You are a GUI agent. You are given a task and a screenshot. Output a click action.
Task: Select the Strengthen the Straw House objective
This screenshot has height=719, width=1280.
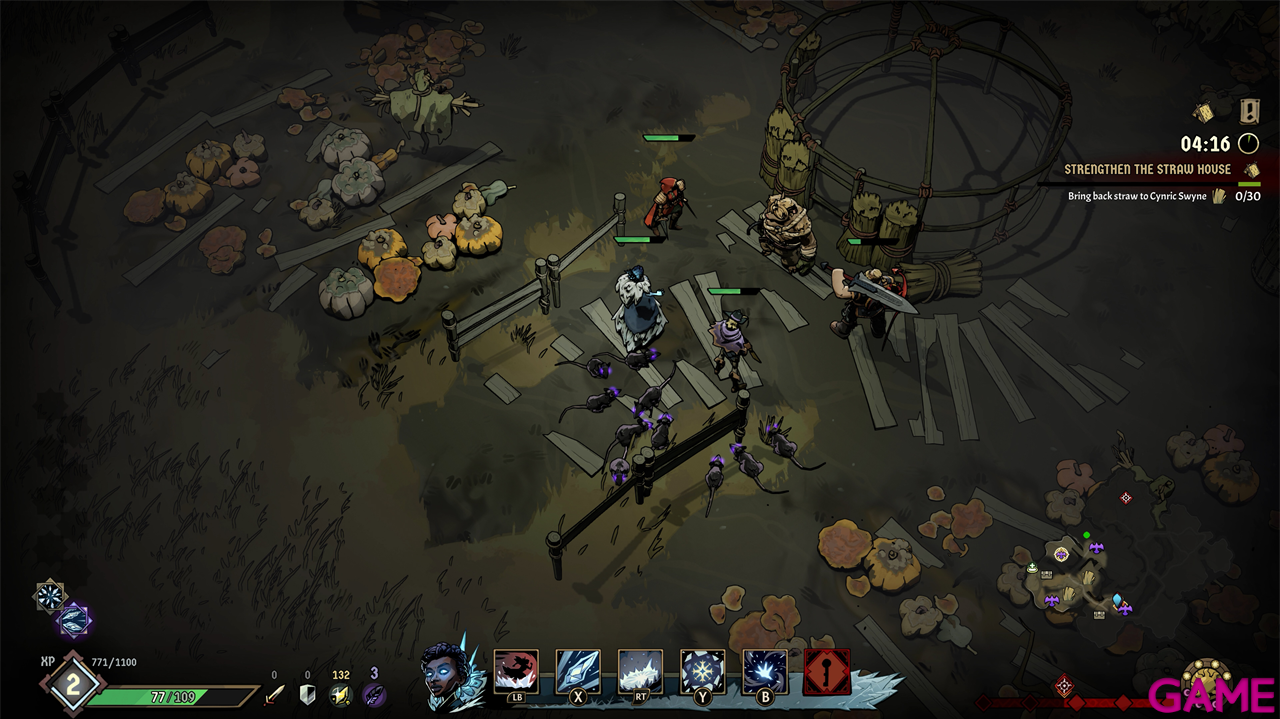[1147, 170]
